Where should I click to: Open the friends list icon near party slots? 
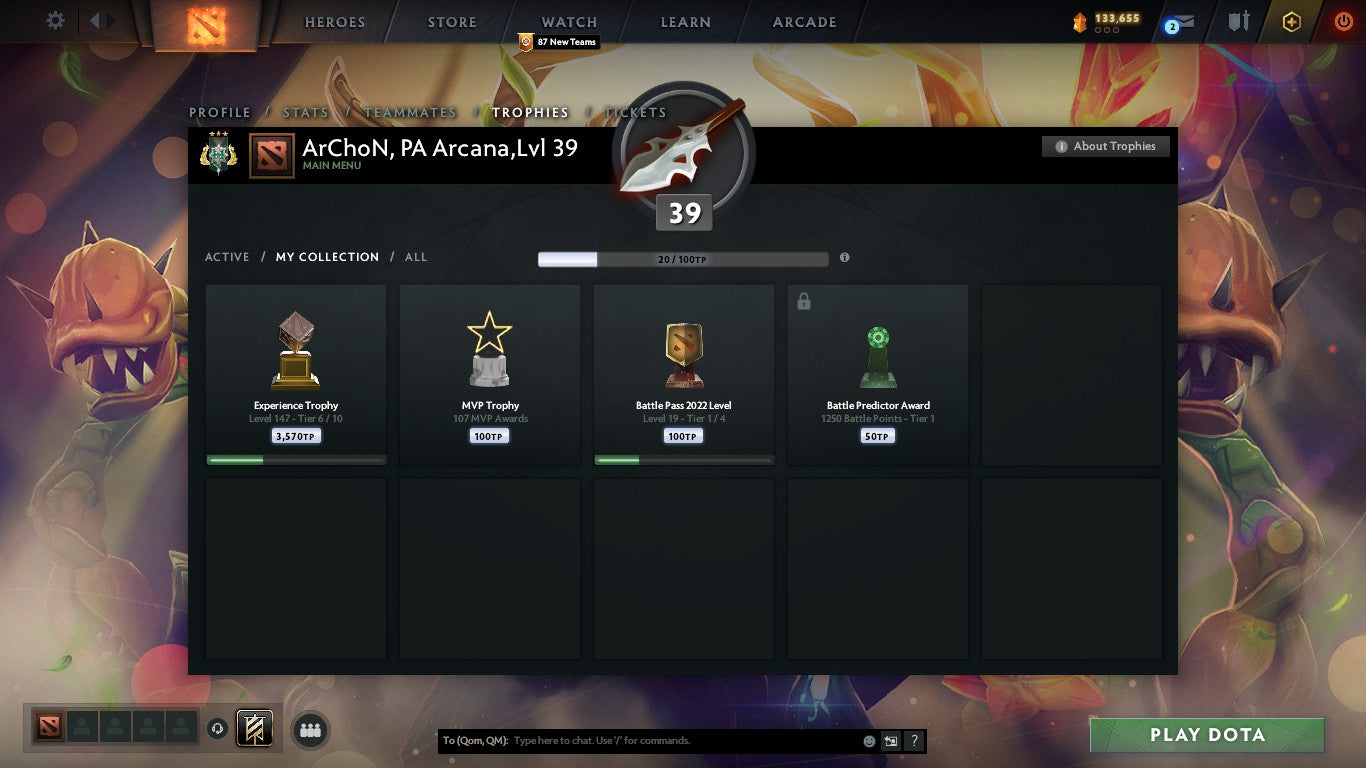coord(310,730)
